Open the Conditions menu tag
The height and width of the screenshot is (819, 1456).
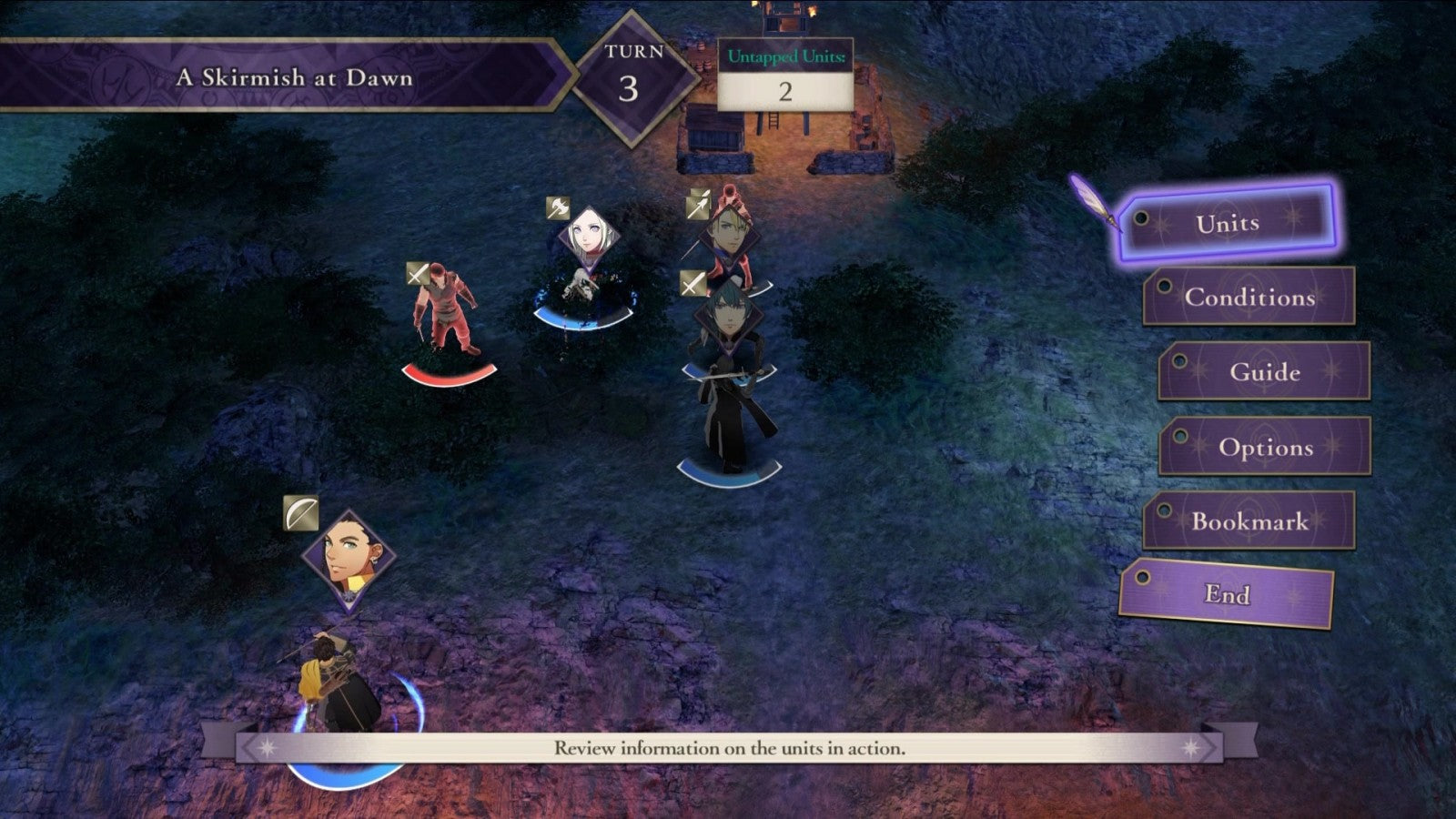(1249, 298)
